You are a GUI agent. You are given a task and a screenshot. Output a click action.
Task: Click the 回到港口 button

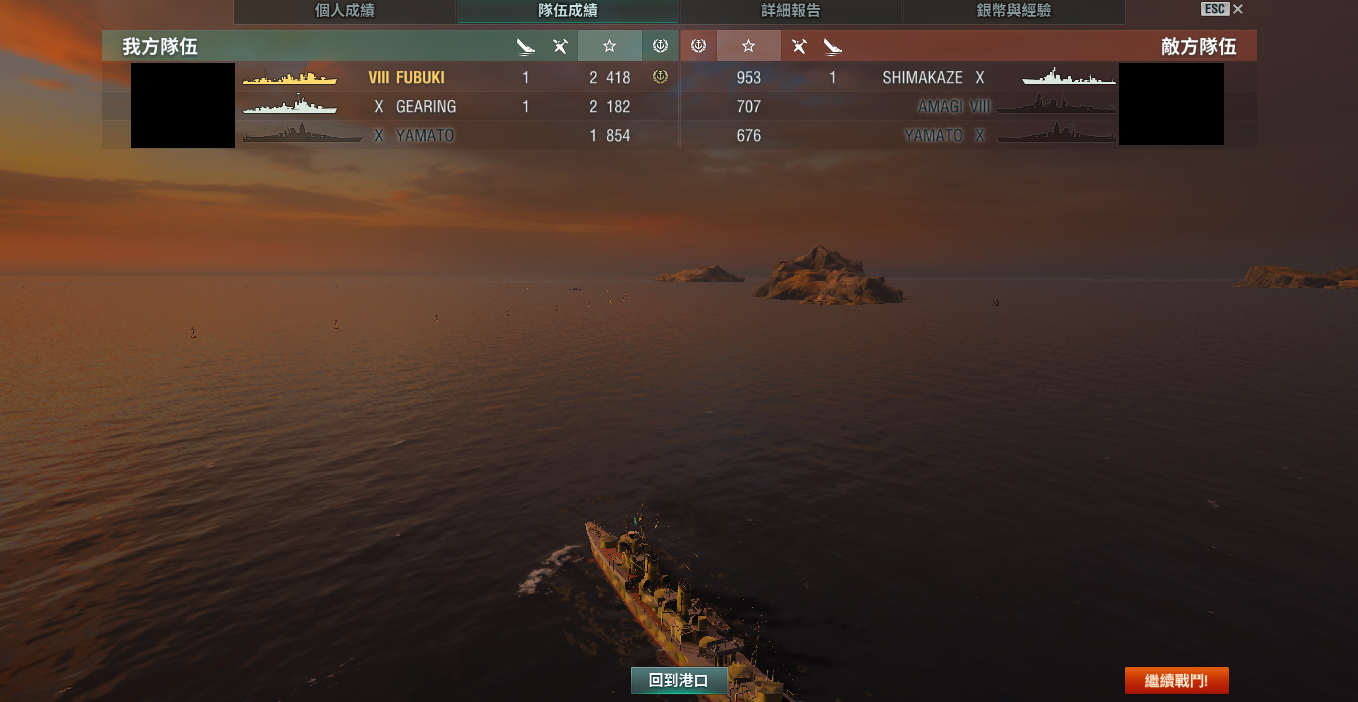678,681
